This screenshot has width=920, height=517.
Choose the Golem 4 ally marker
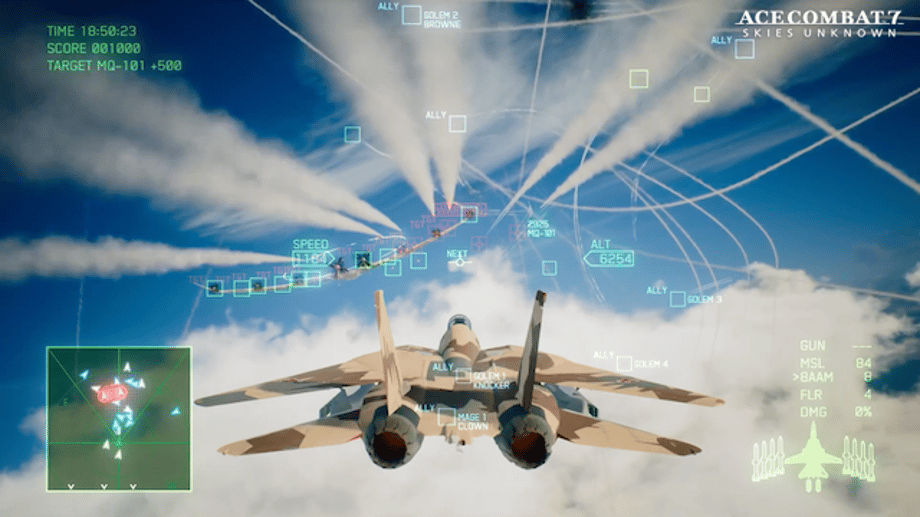click(x=624, y=363)
